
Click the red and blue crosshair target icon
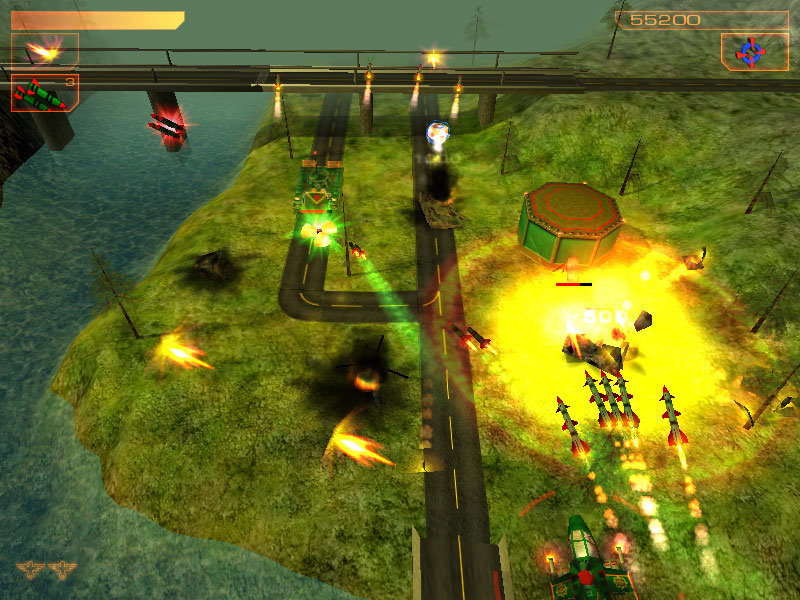749,51
